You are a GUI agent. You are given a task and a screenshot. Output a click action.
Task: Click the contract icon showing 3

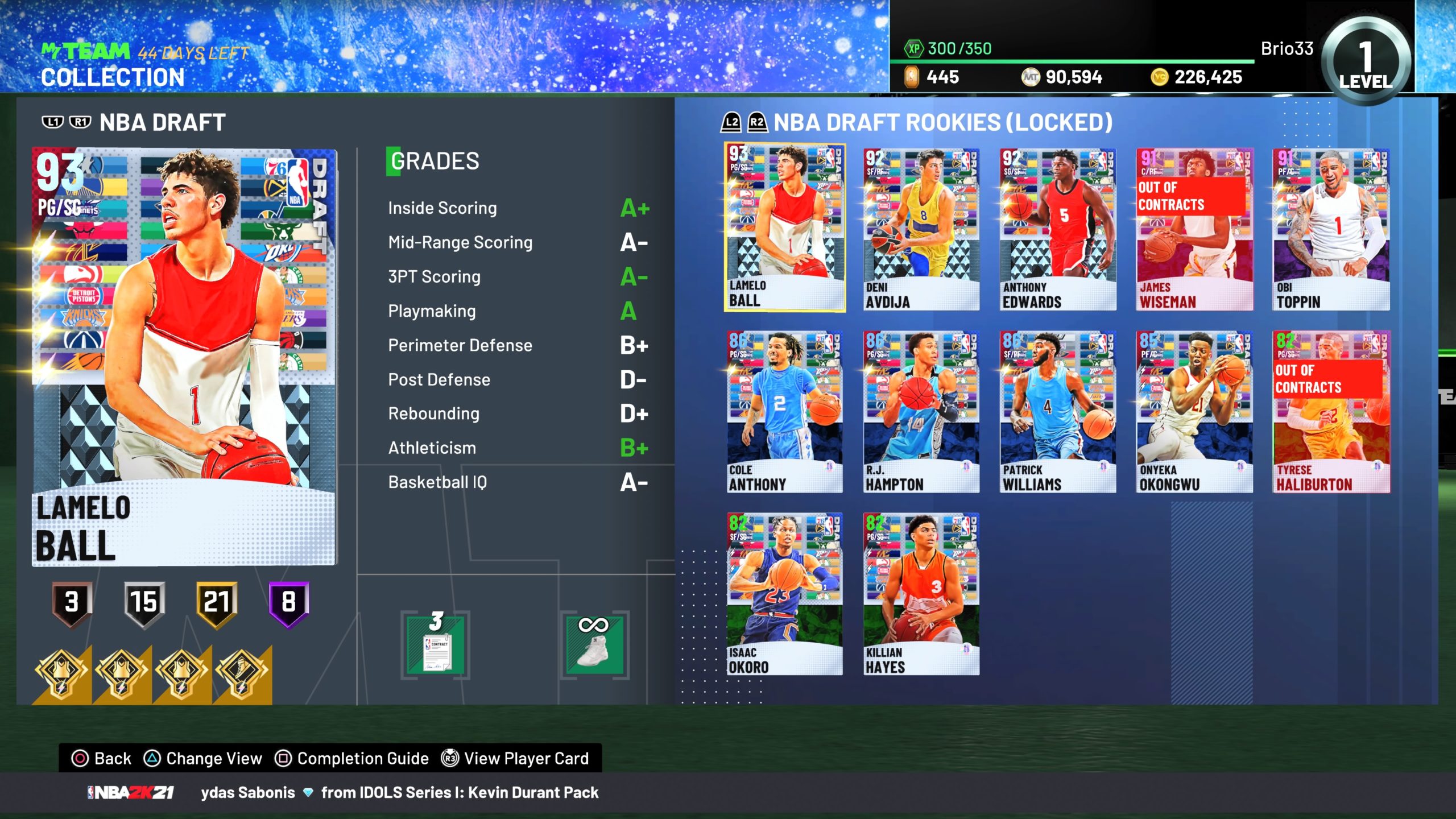[436, 646]
